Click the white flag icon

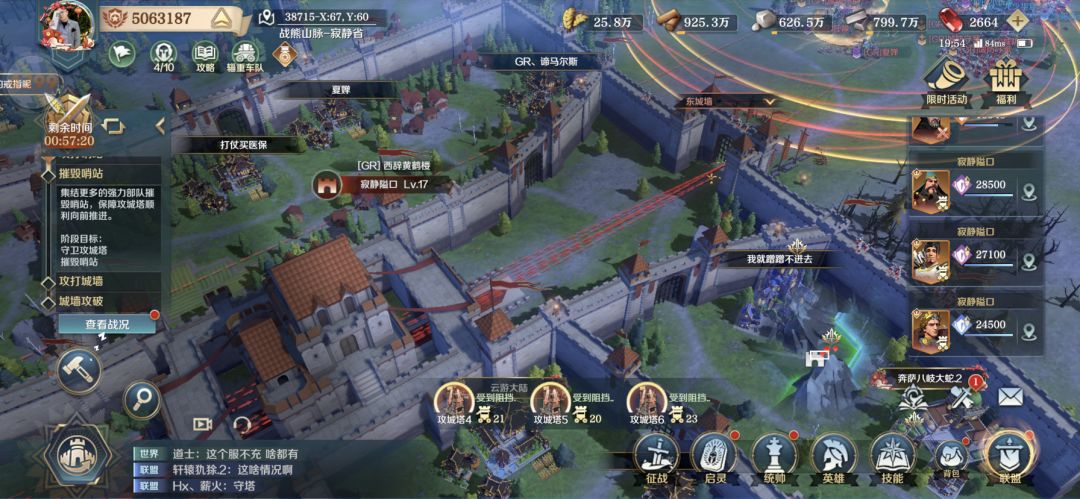click(x=122, y=53)
